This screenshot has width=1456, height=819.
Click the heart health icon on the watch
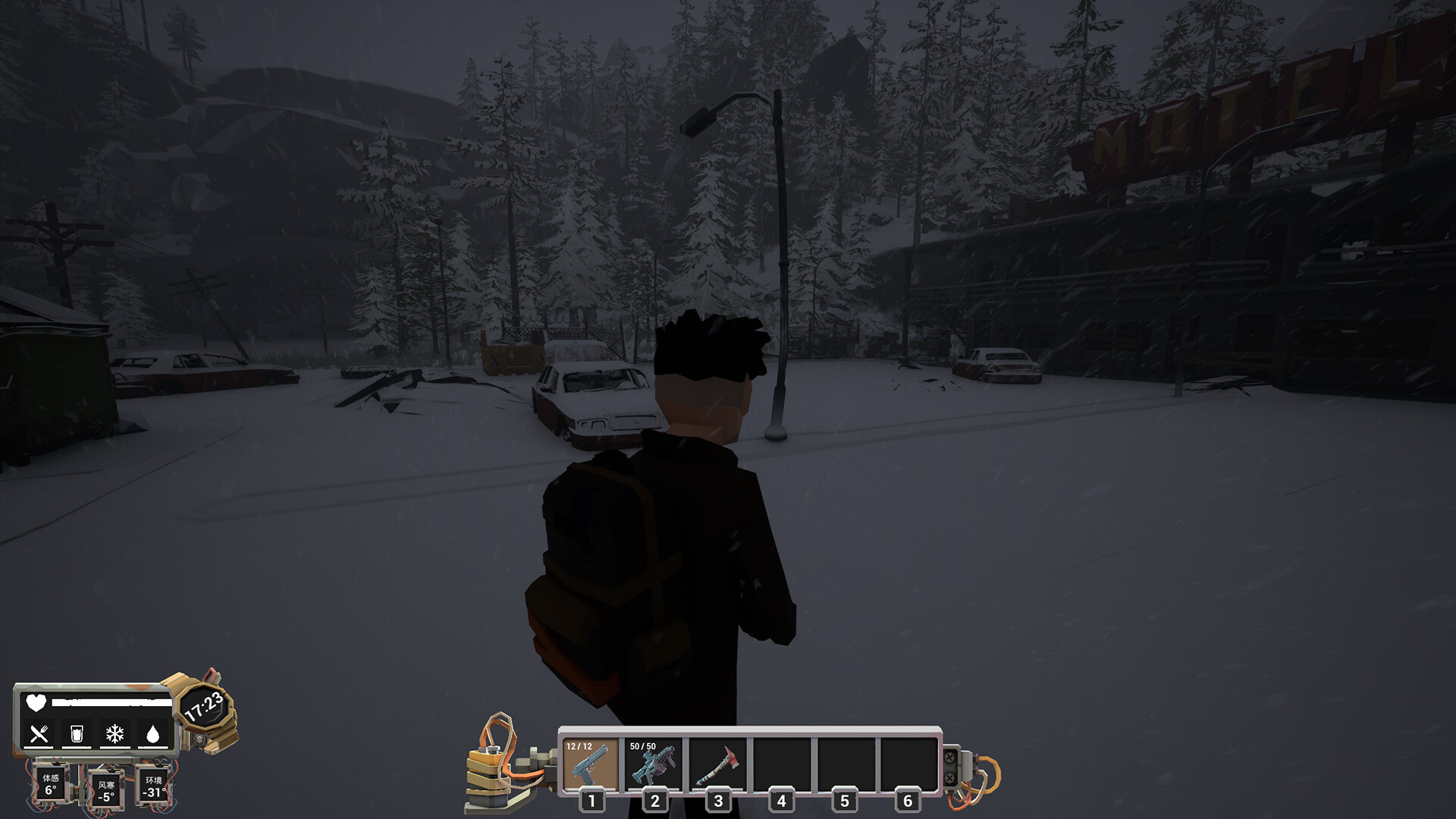[36, 703]
